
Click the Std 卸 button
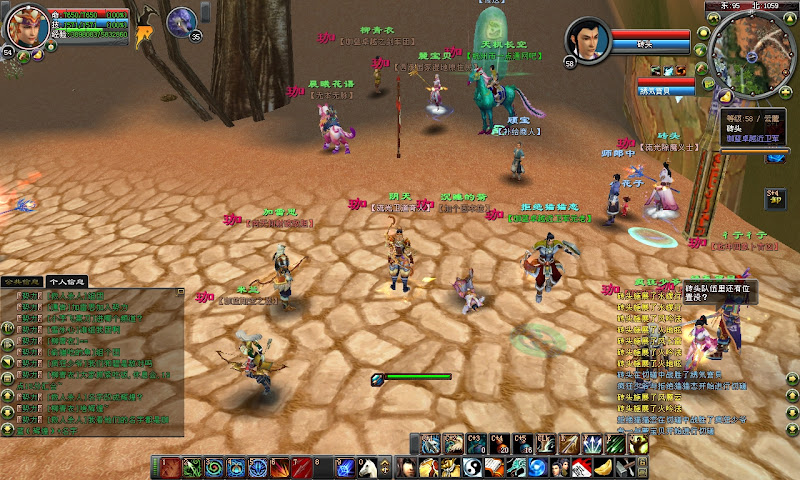(775, 196)
